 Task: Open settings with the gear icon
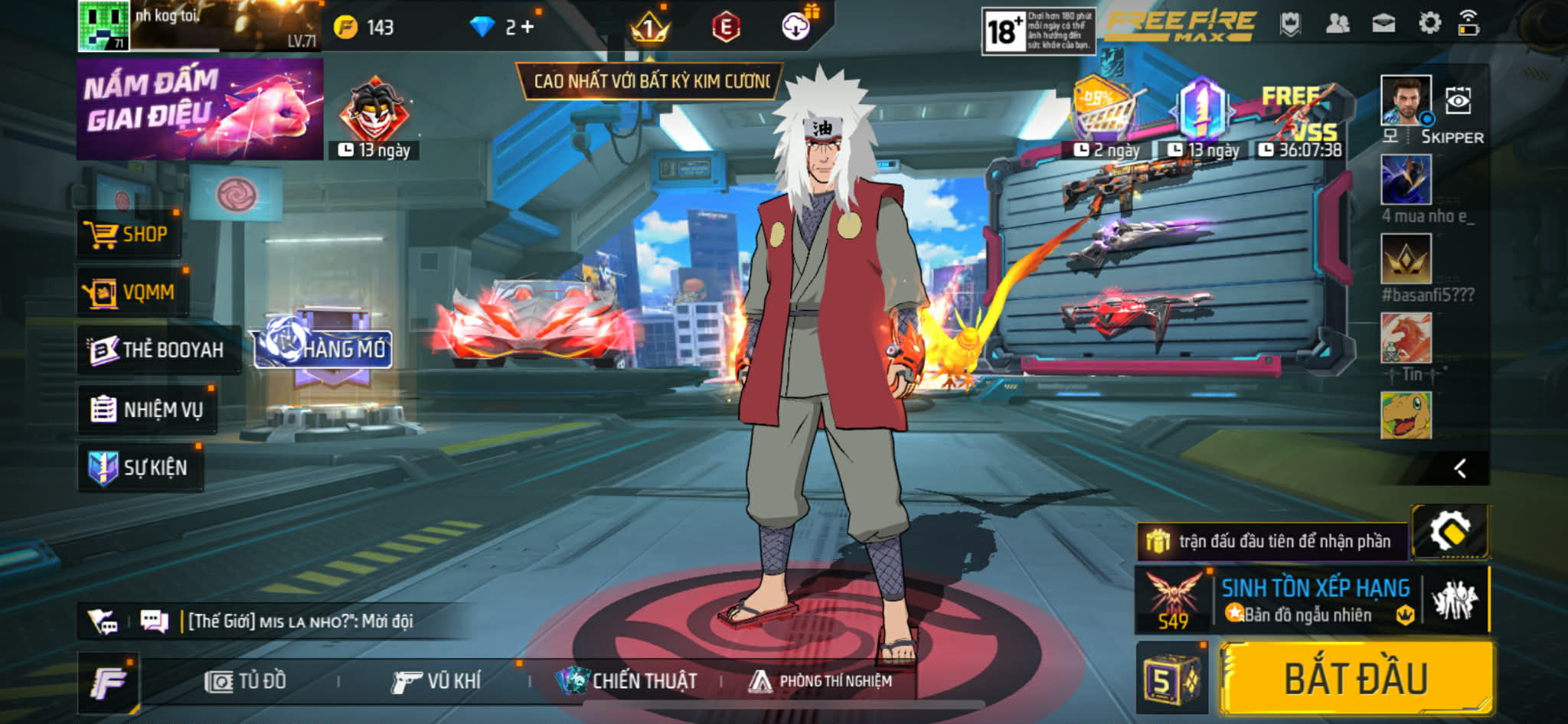point(1429,23)
